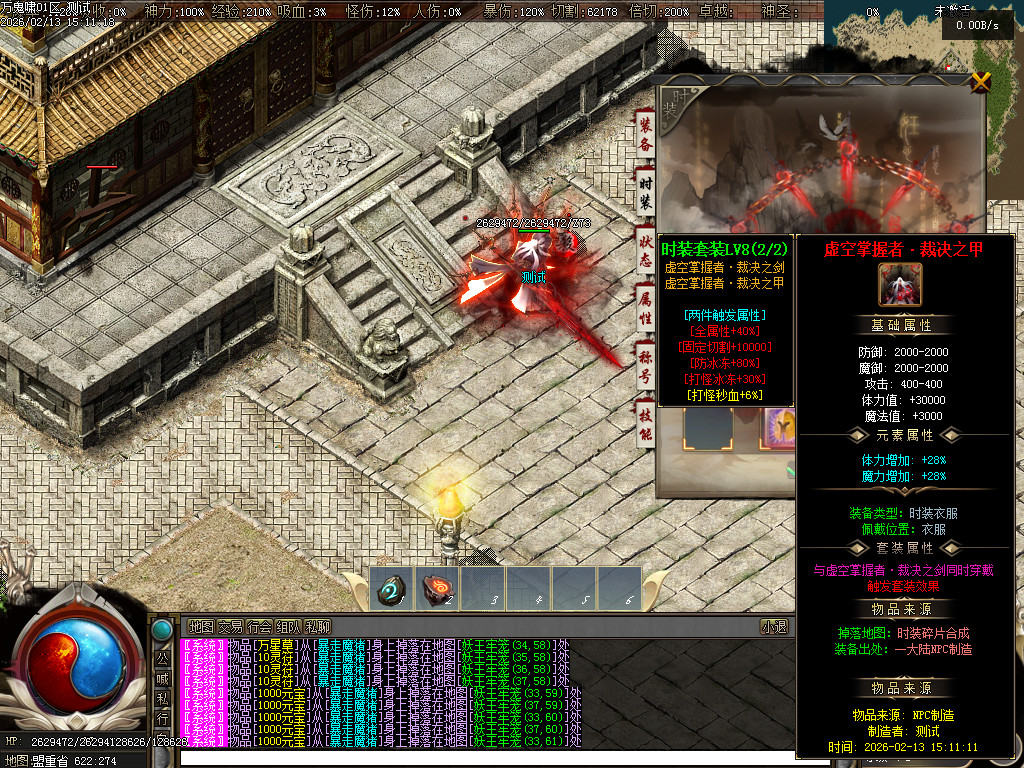Image resolution: width=1024 pixels, height=768 pixels.
Task: Click the 小退 (Log out) button
Action: pyautogui.click(x=774, y=626)
